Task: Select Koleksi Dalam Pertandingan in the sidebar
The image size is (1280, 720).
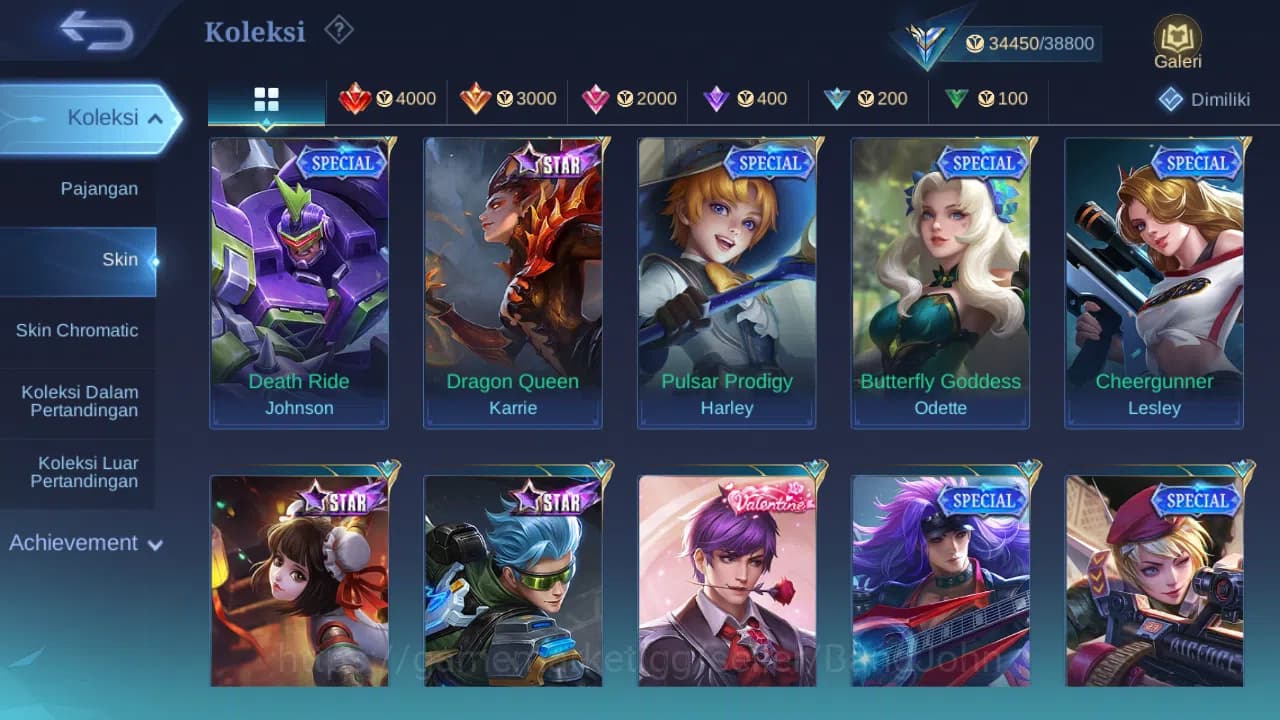Action: 78,401
